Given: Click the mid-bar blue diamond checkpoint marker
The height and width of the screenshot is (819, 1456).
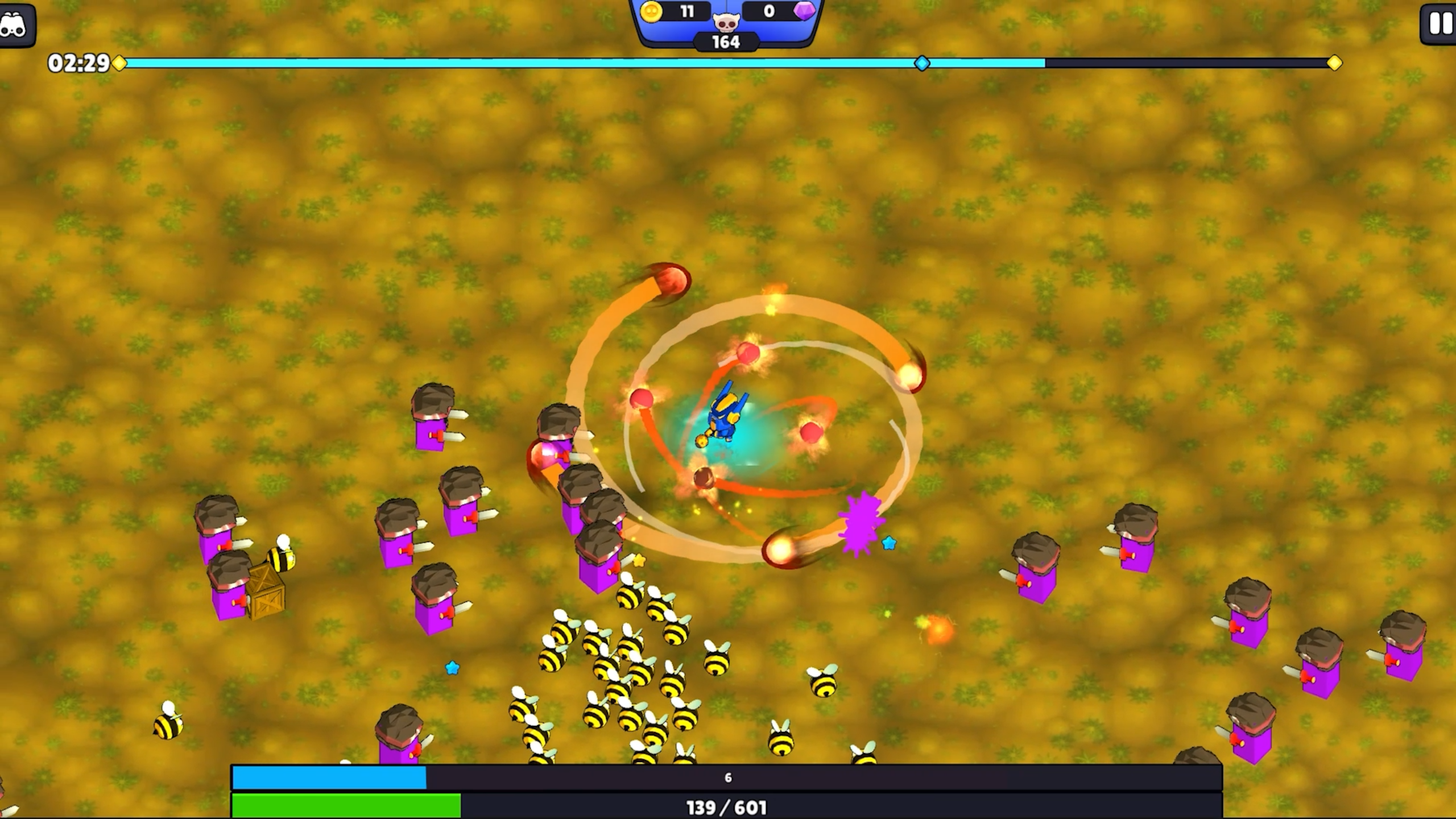Looking at the screenshot, I should click(923, 64).
